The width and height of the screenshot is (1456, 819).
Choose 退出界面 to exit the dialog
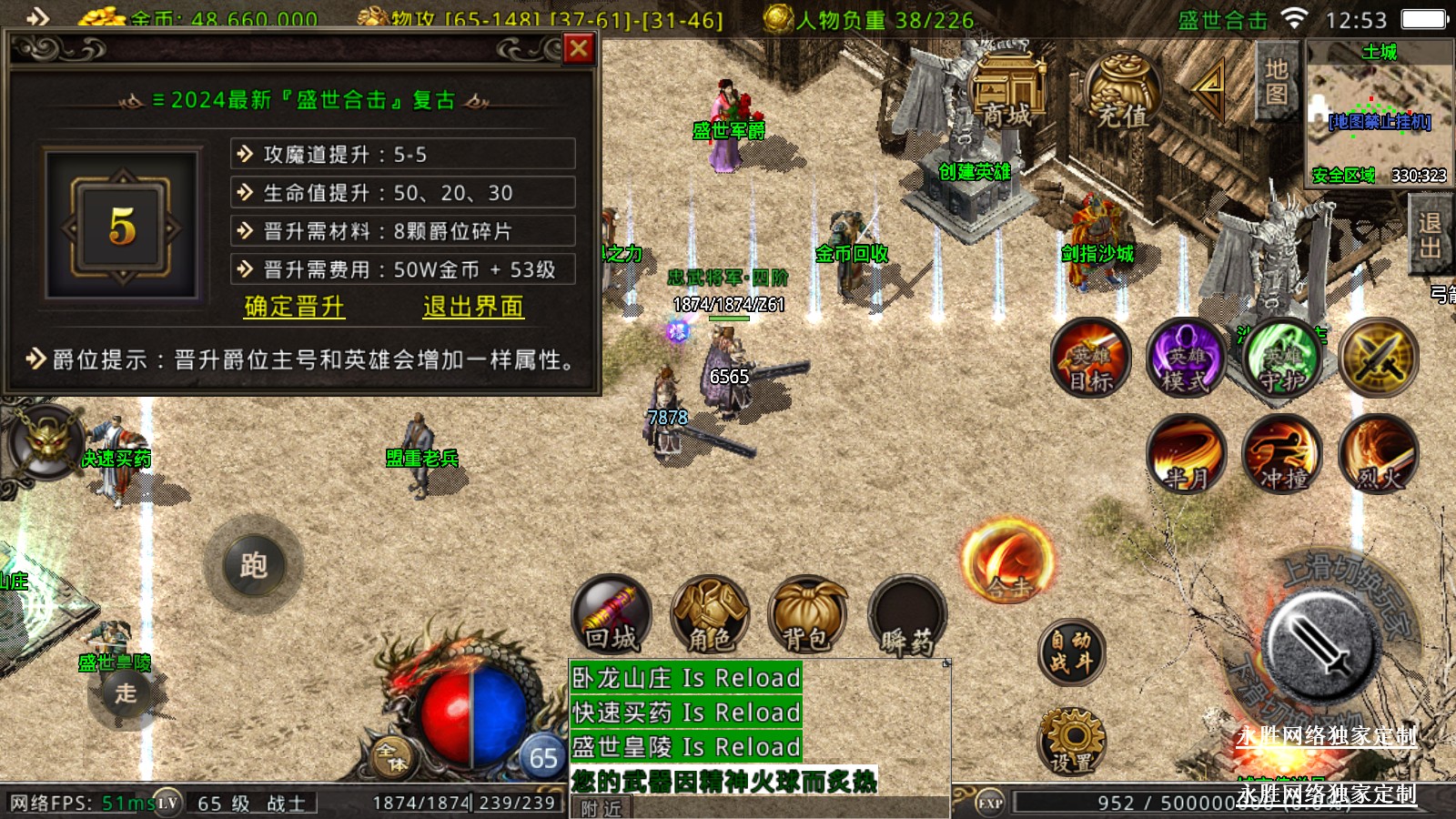[473, 307]
